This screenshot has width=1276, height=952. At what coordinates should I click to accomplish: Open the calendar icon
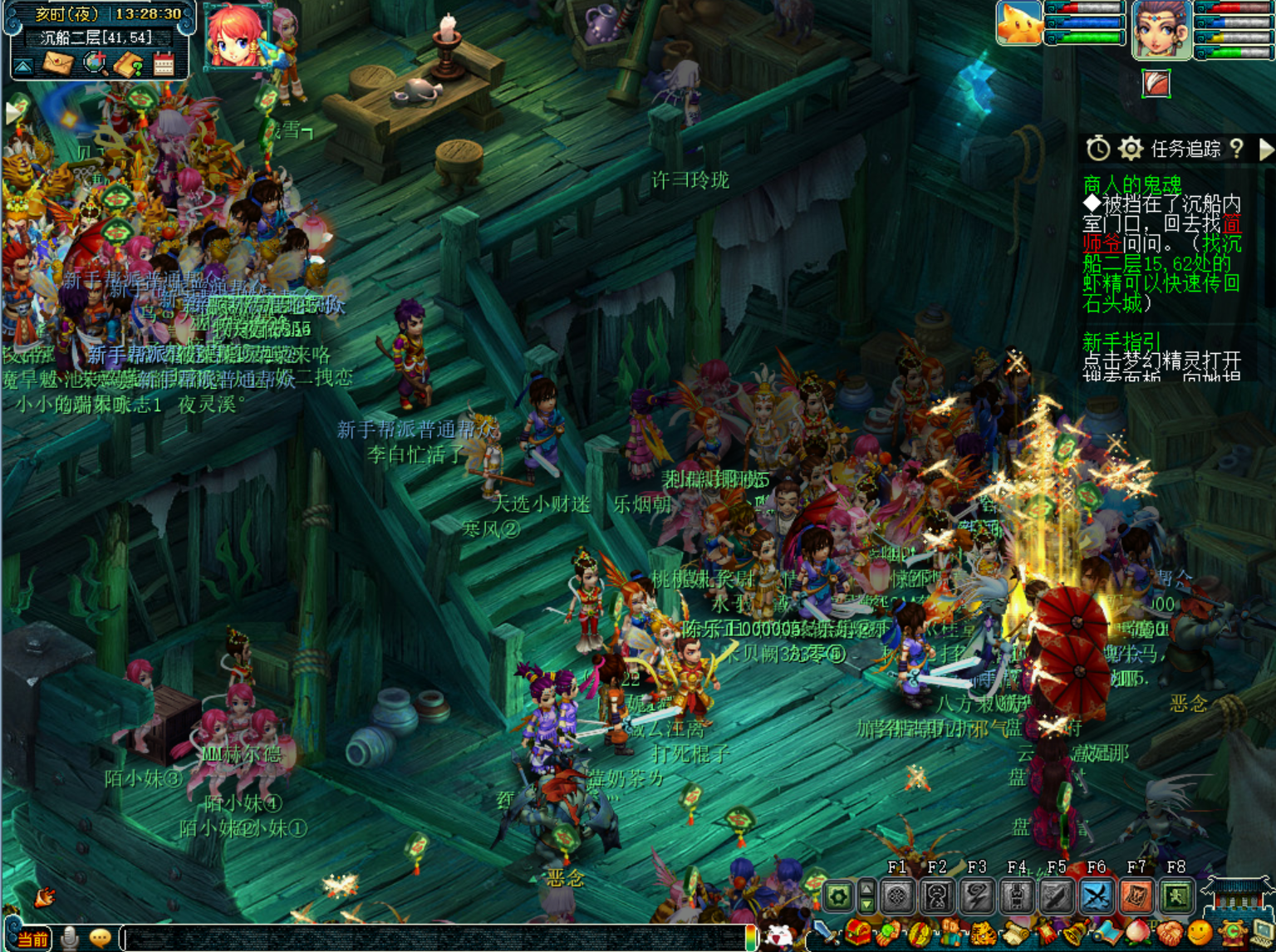click(x=163, y=64)
